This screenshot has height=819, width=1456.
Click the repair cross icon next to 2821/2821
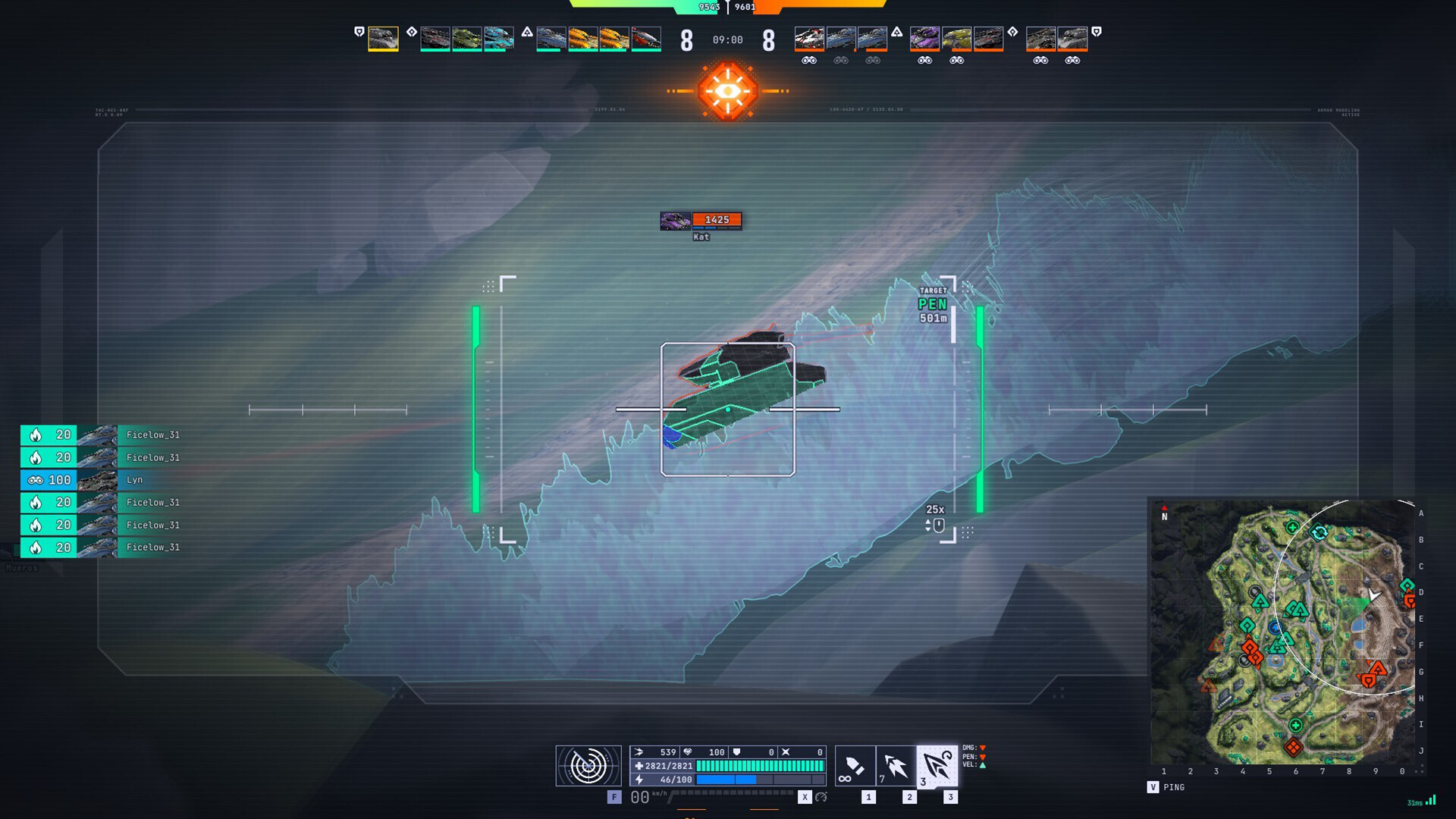pos(640,766)
